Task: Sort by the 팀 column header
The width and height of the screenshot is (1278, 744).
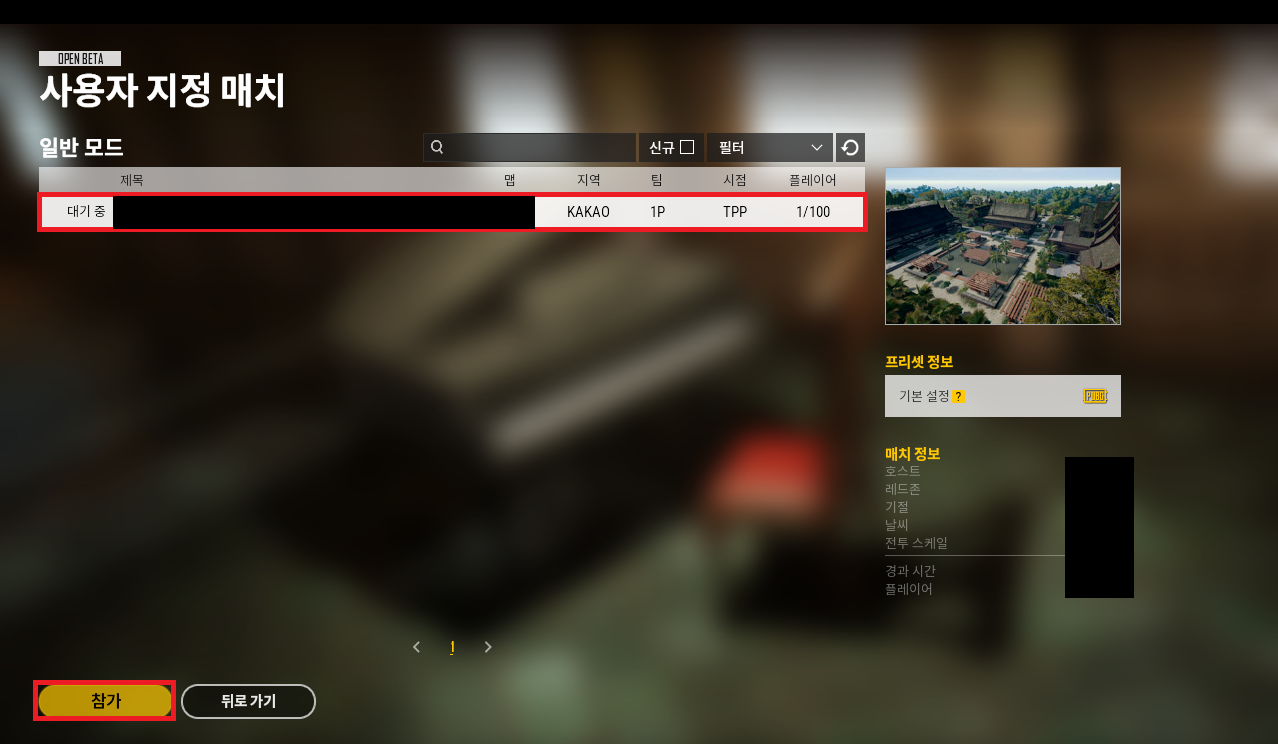Action: click(x=656, y=180)
